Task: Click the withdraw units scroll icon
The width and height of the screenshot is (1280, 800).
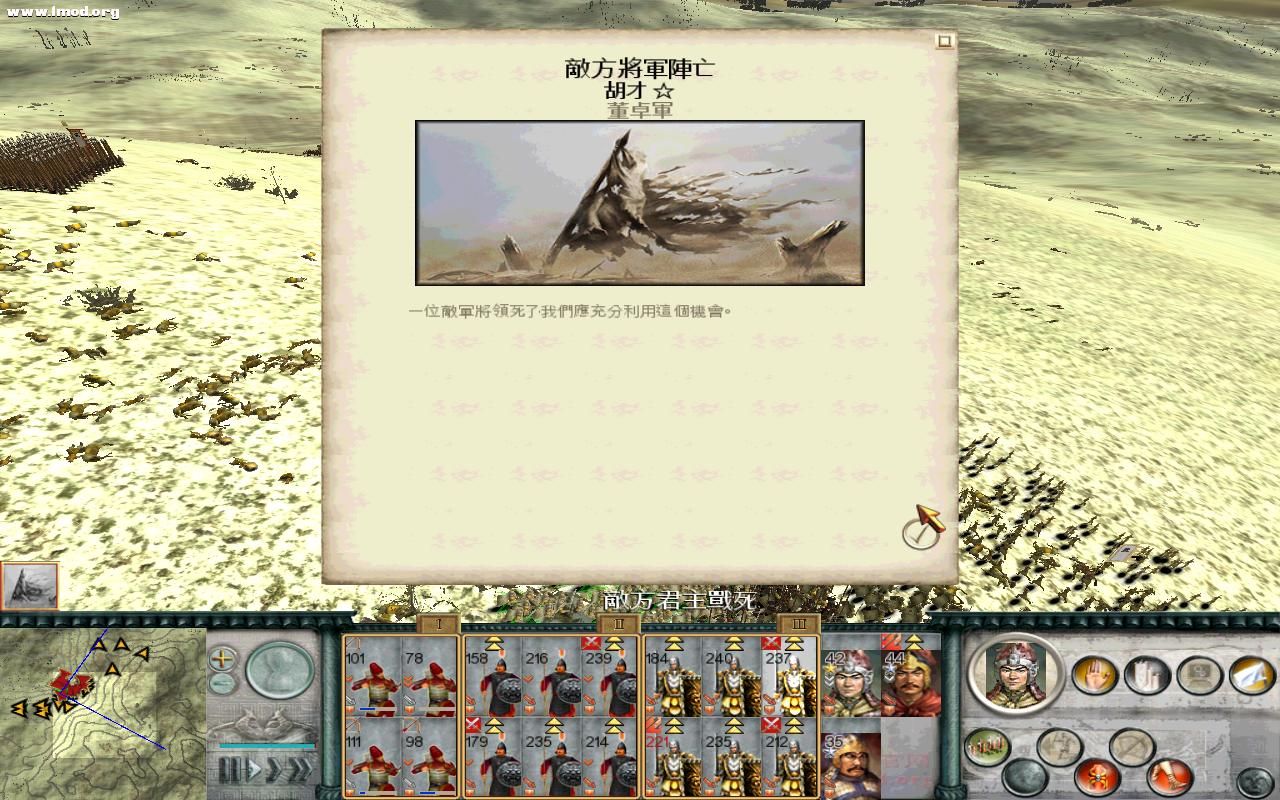Action: coord(1146,675)
